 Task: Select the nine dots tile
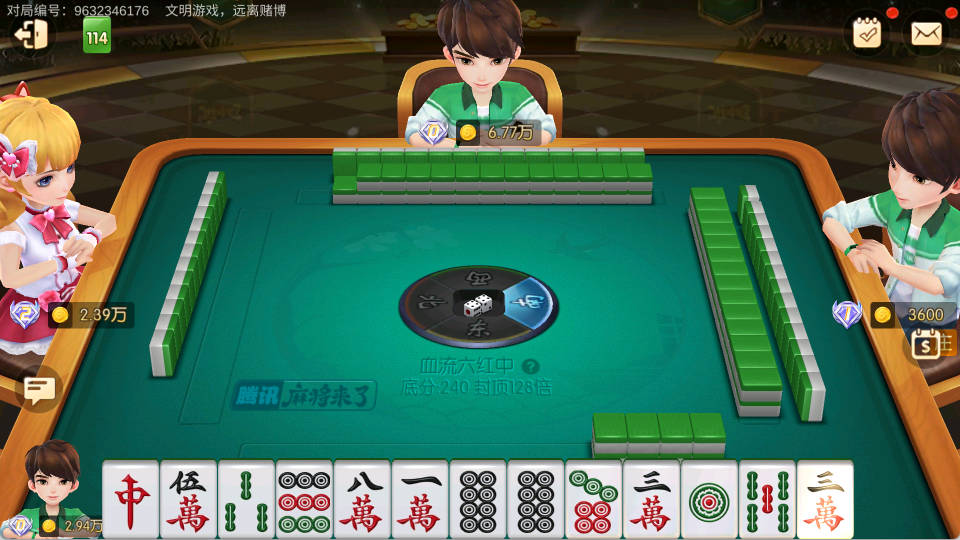click(x=305, y=500)
